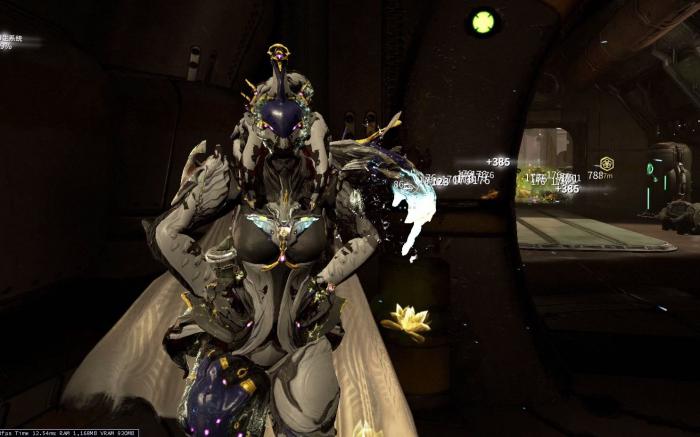Click the green crosshair icon

pyautogui.click(x=483, y=21)
